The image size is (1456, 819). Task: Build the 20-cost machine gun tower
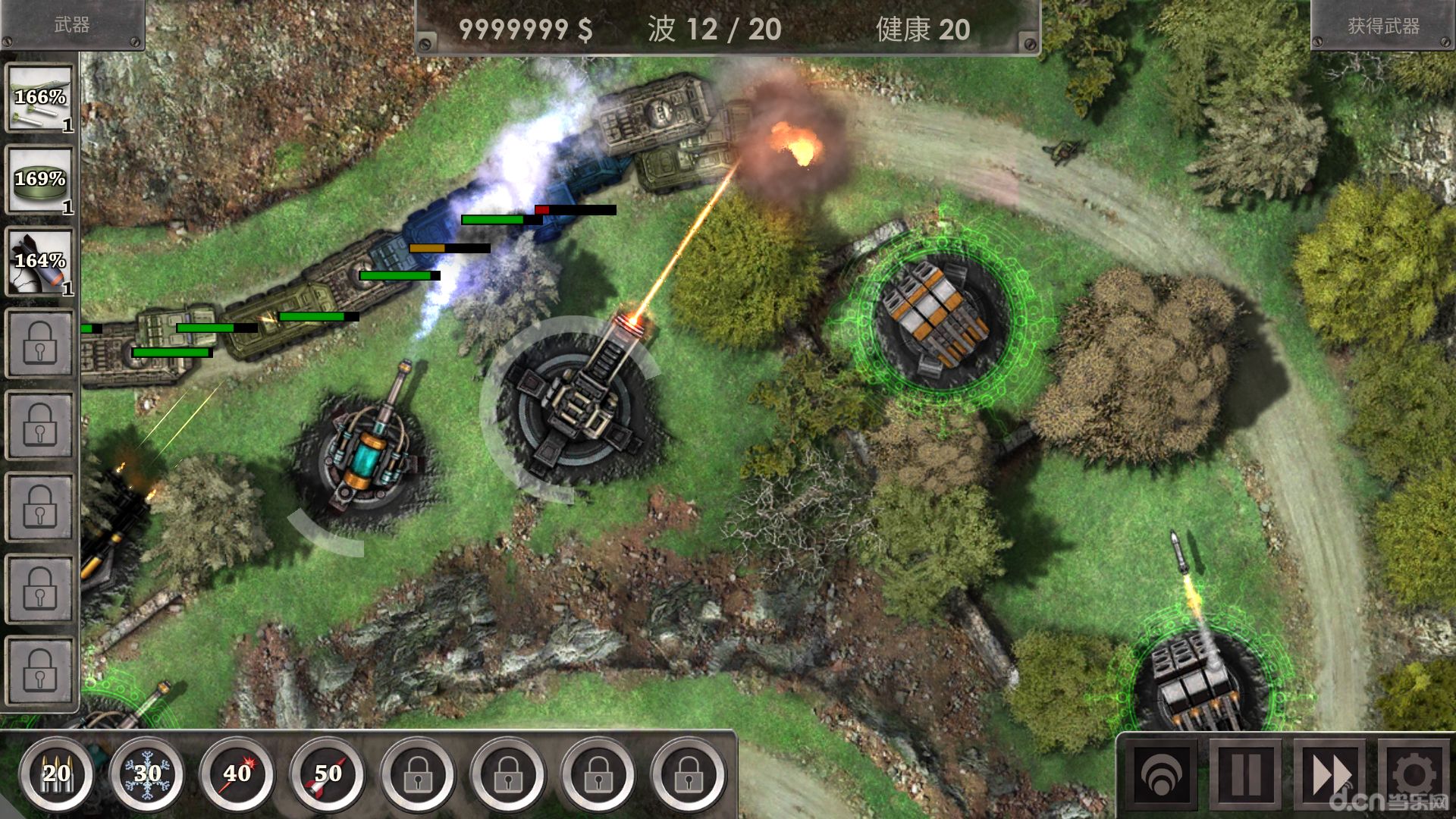(57, 773)
